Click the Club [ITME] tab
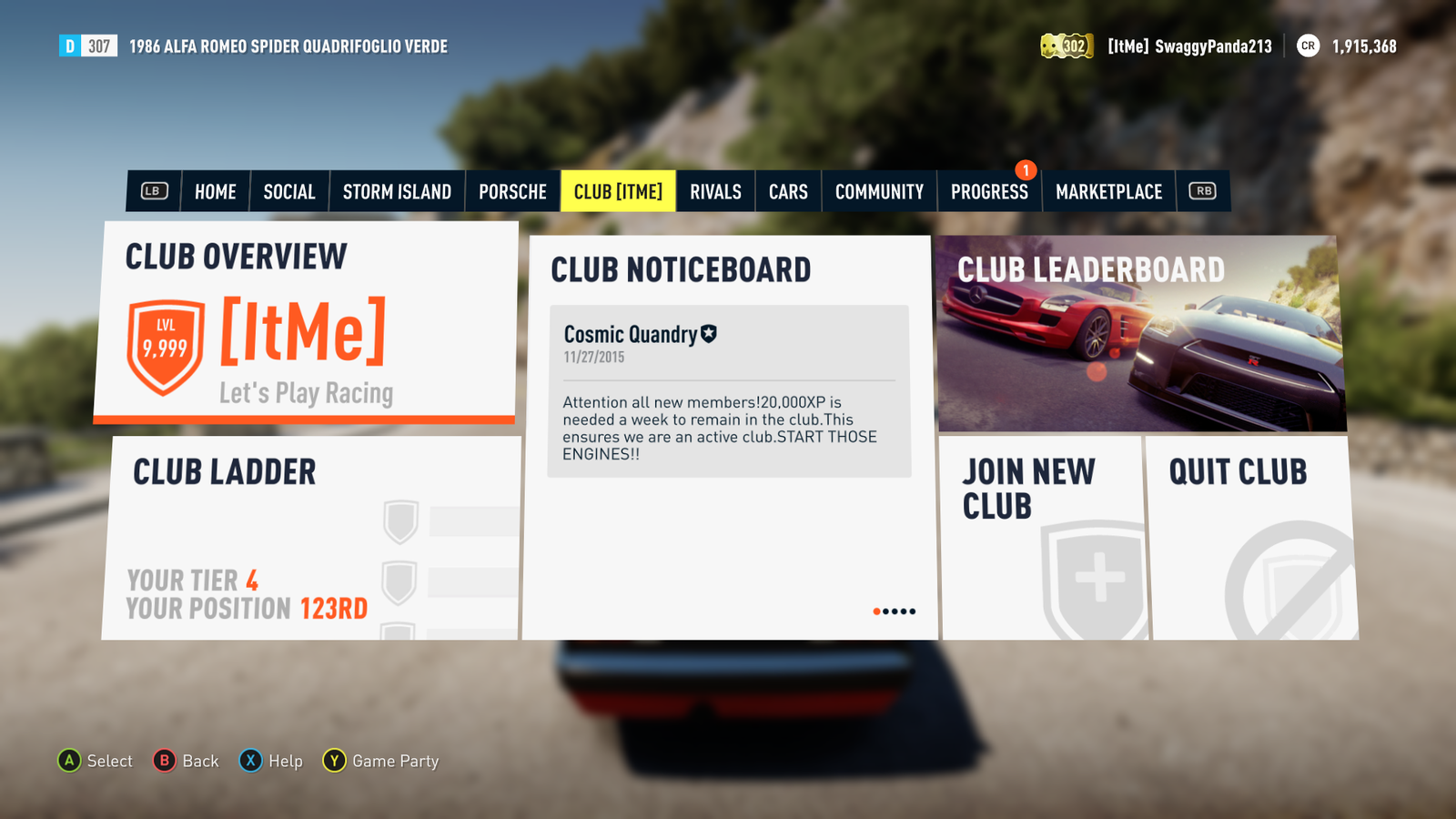This screenshot has width=1456, height=819. 618,192
